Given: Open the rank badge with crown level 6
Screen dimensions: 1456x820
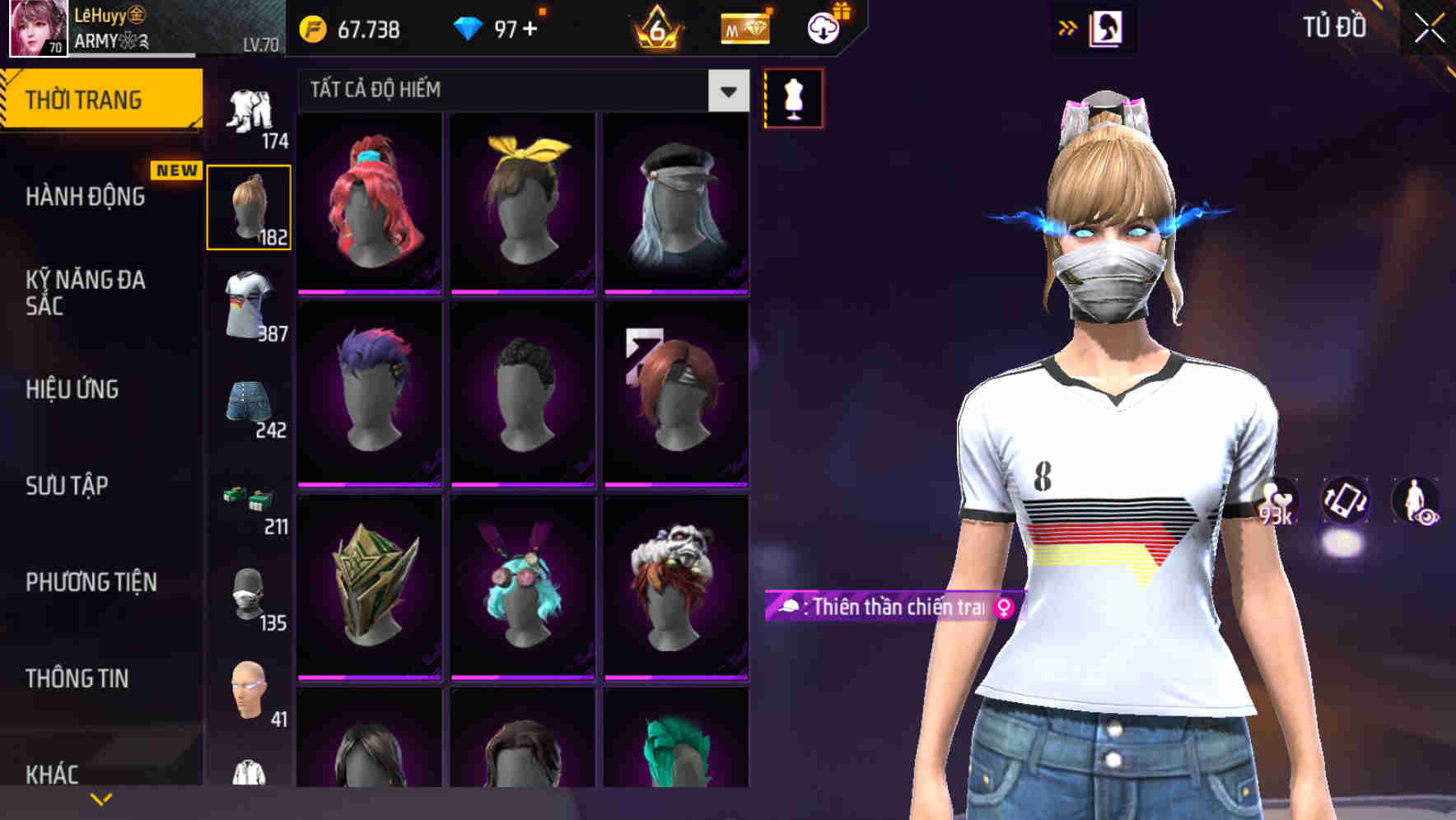Looking at the screenshot, I should [655, 29].
